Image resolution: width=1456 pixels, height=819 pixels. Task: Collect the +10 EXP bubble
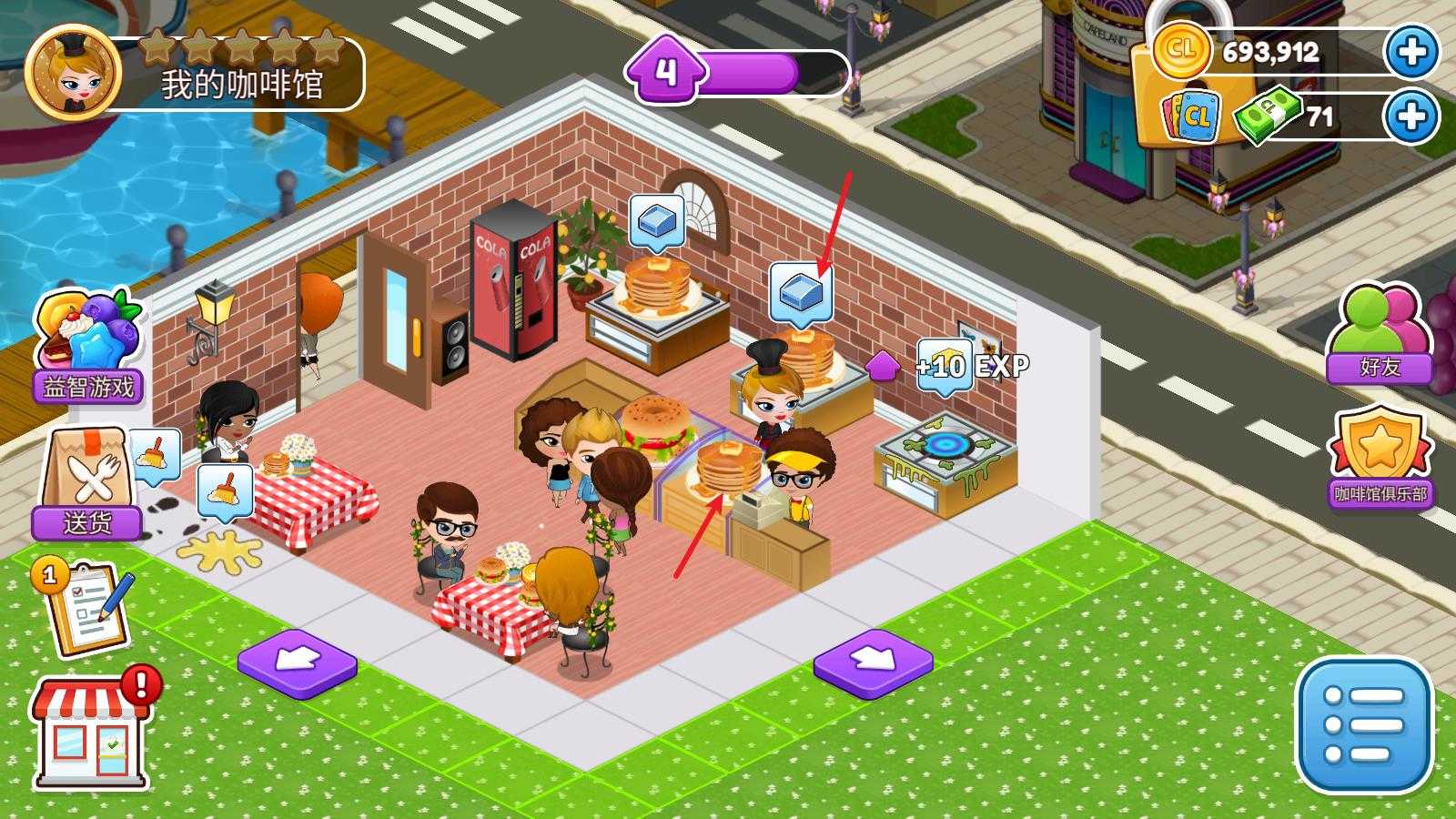[943, 367]
